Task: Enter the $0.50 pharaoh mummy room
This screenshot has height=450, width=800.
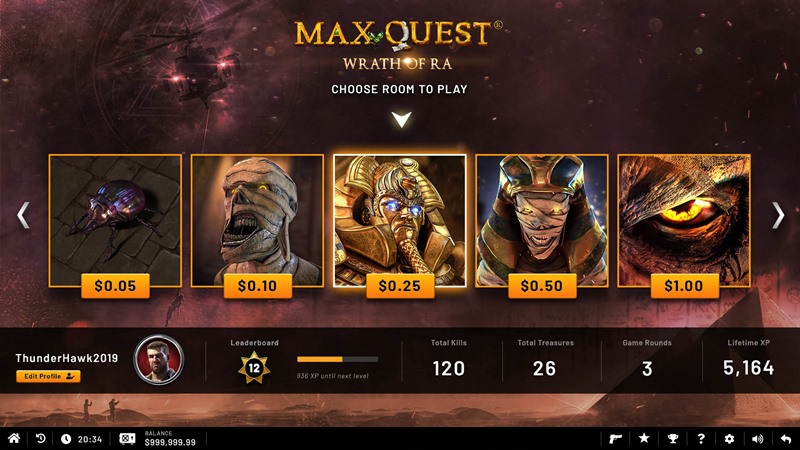Action: [541, 222]
